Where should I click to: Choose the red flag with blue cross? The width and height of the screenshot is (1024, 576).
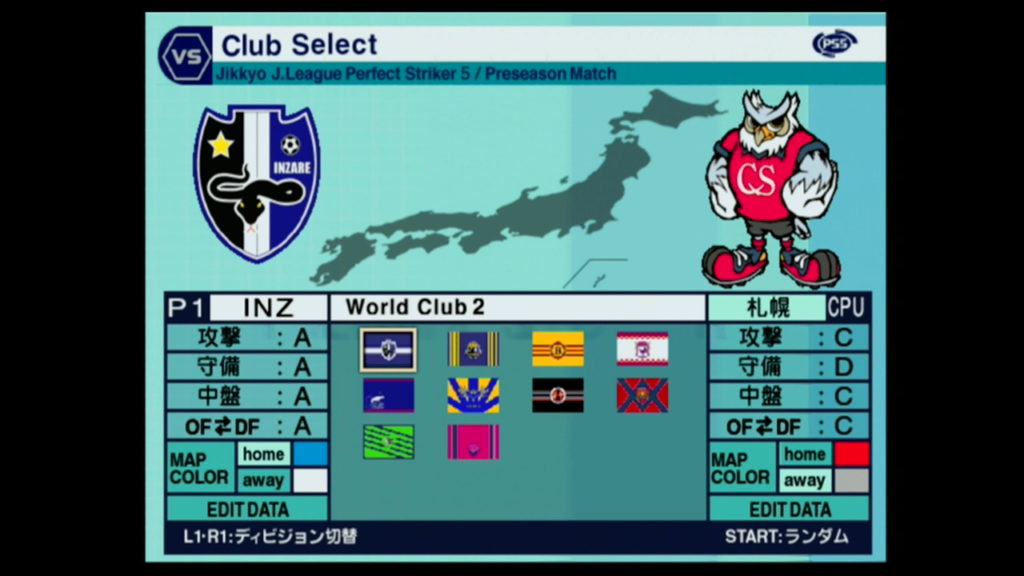click(642, 396)
